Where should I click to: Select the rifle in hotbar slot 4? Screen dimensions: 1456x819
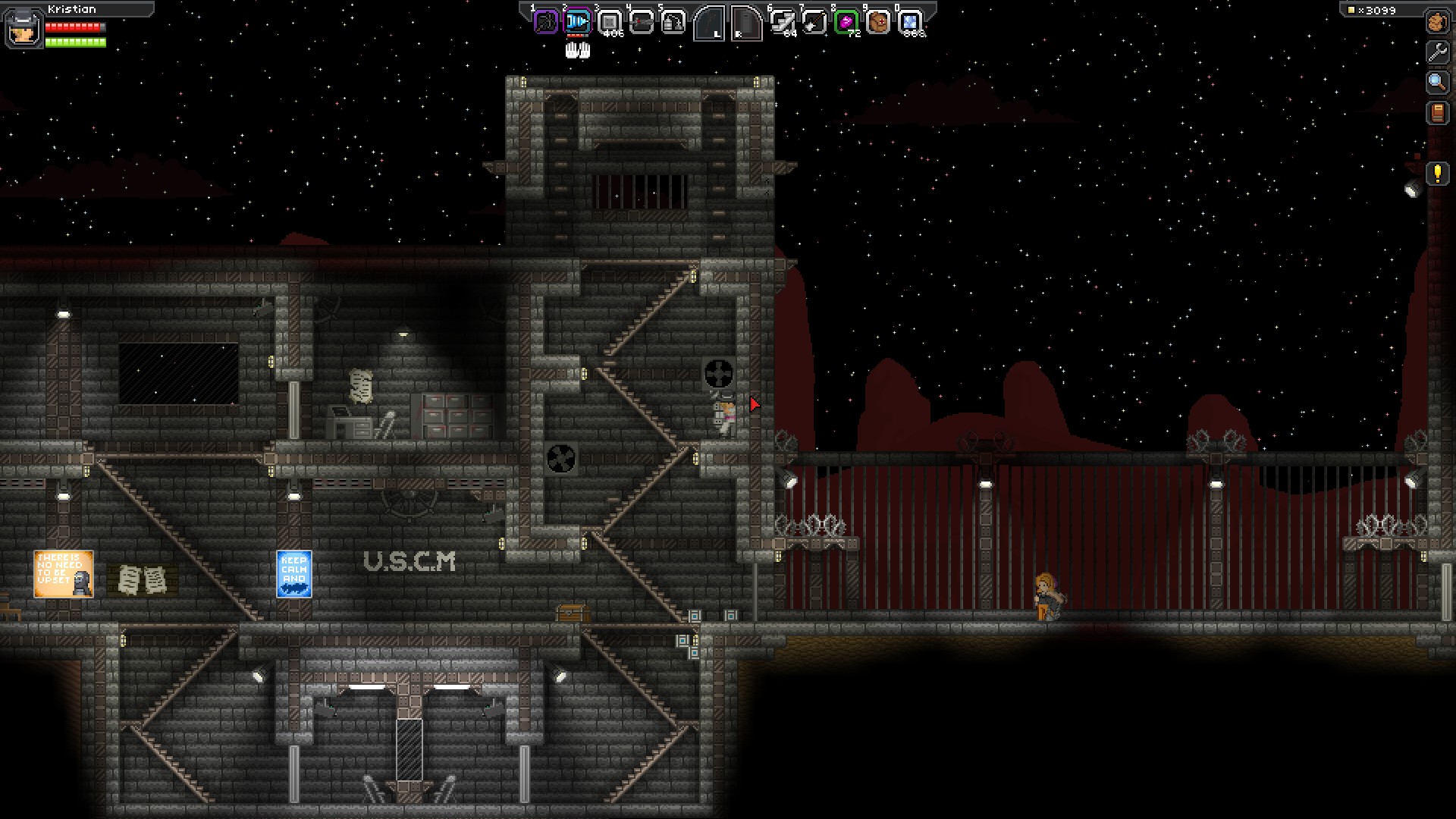pos(642,23)
